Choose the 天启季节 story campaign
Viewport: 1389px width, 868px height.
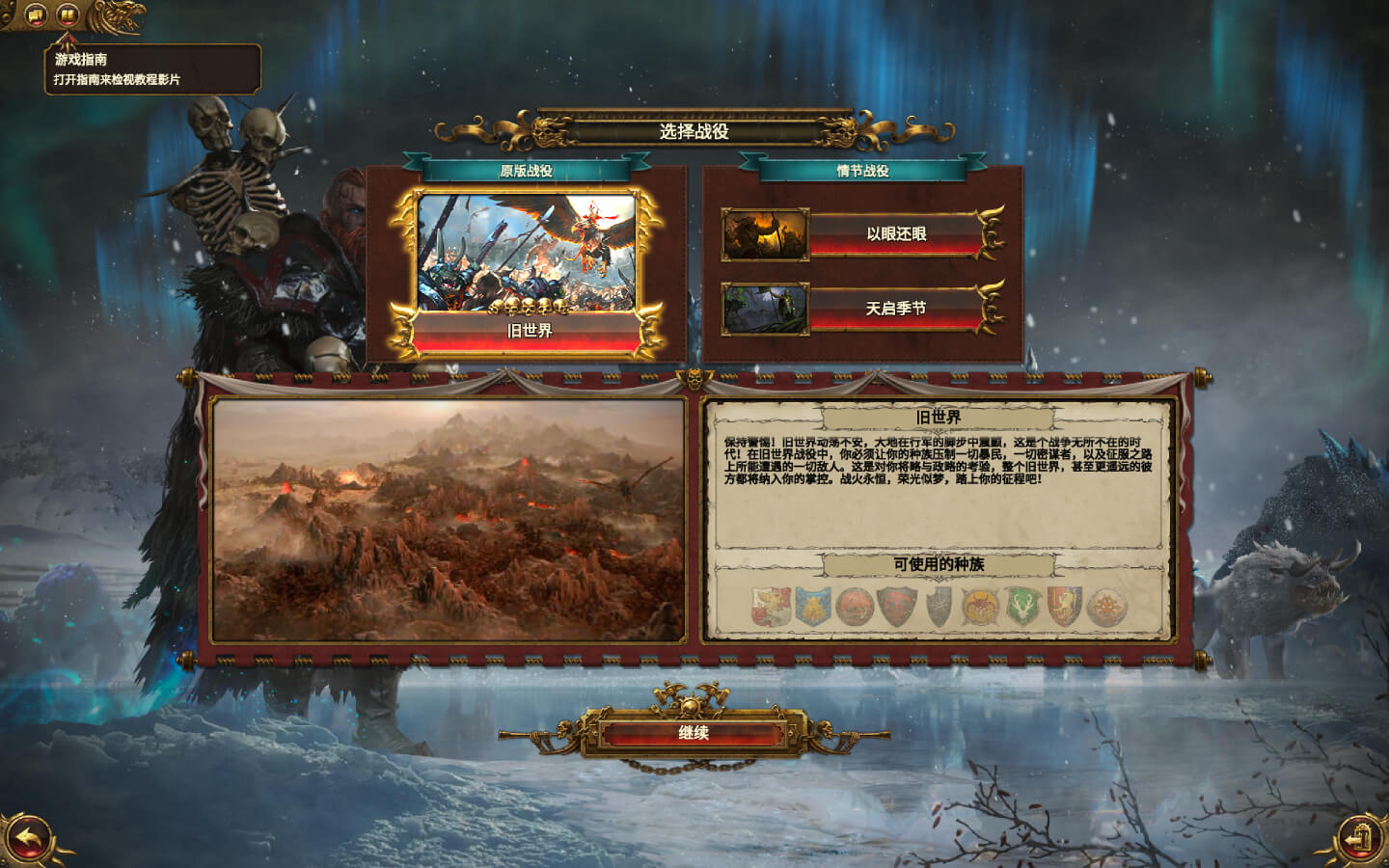pyautogui.click(x=895, y=309)
